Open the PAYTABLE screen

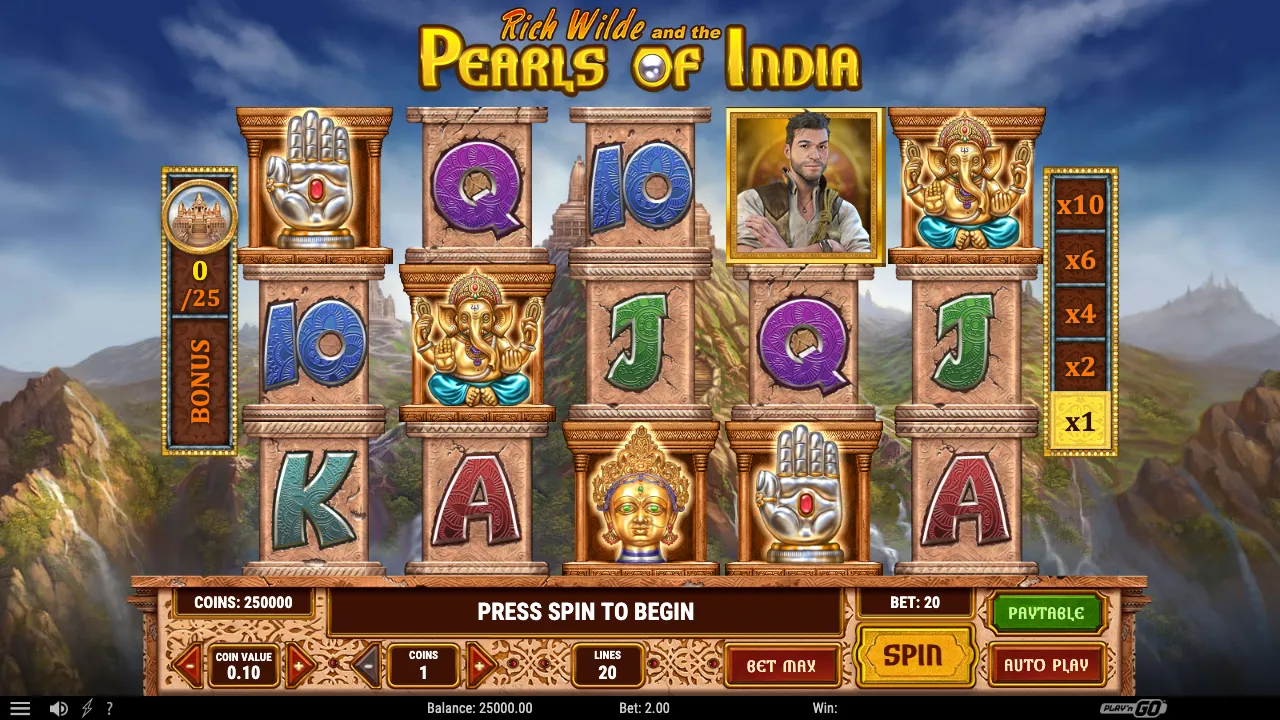(x=1046, y=611)
